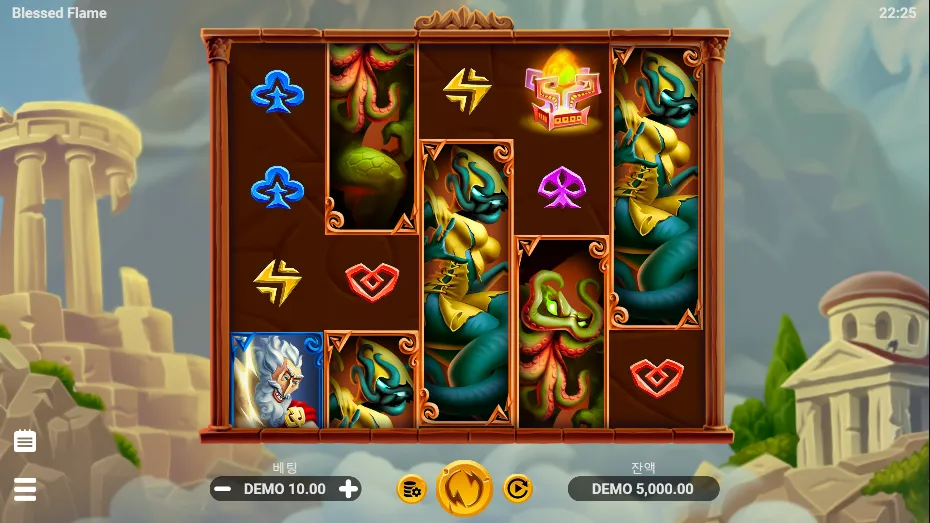This screenshot has height=523, width=930.
Task: Increase the bet with the plus button
Action: pos(348,489)
